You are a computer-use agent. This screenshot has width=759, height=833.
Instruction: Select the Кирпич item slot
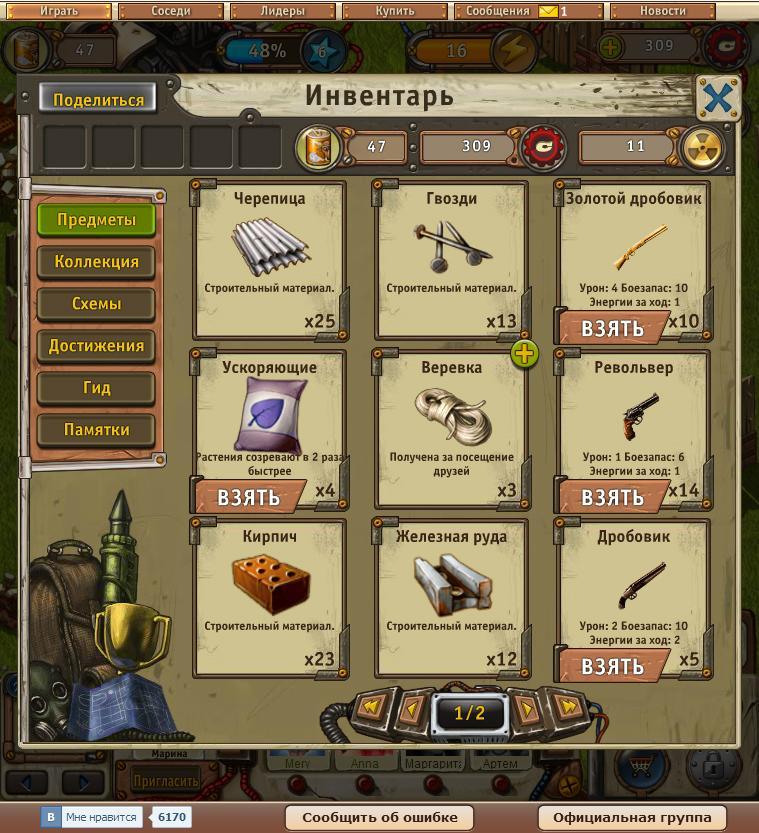tap(269, 596)
